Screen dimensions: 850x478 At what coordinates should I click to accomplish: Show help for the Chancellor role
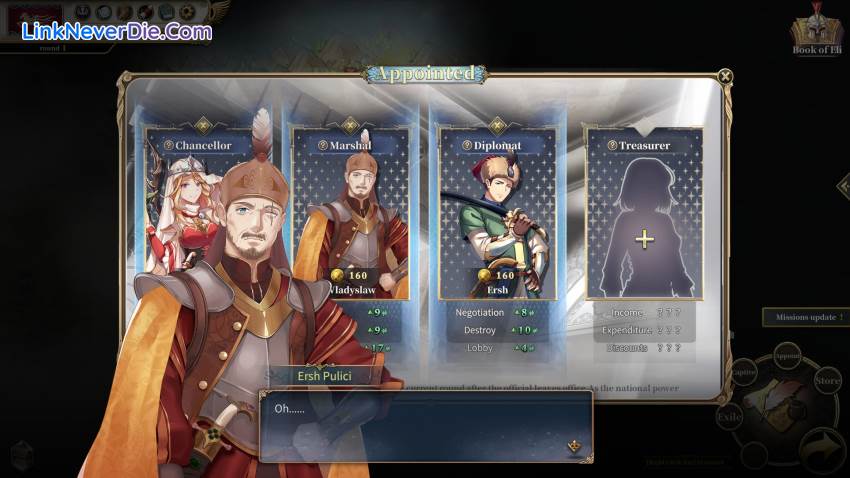coord(169,145)
